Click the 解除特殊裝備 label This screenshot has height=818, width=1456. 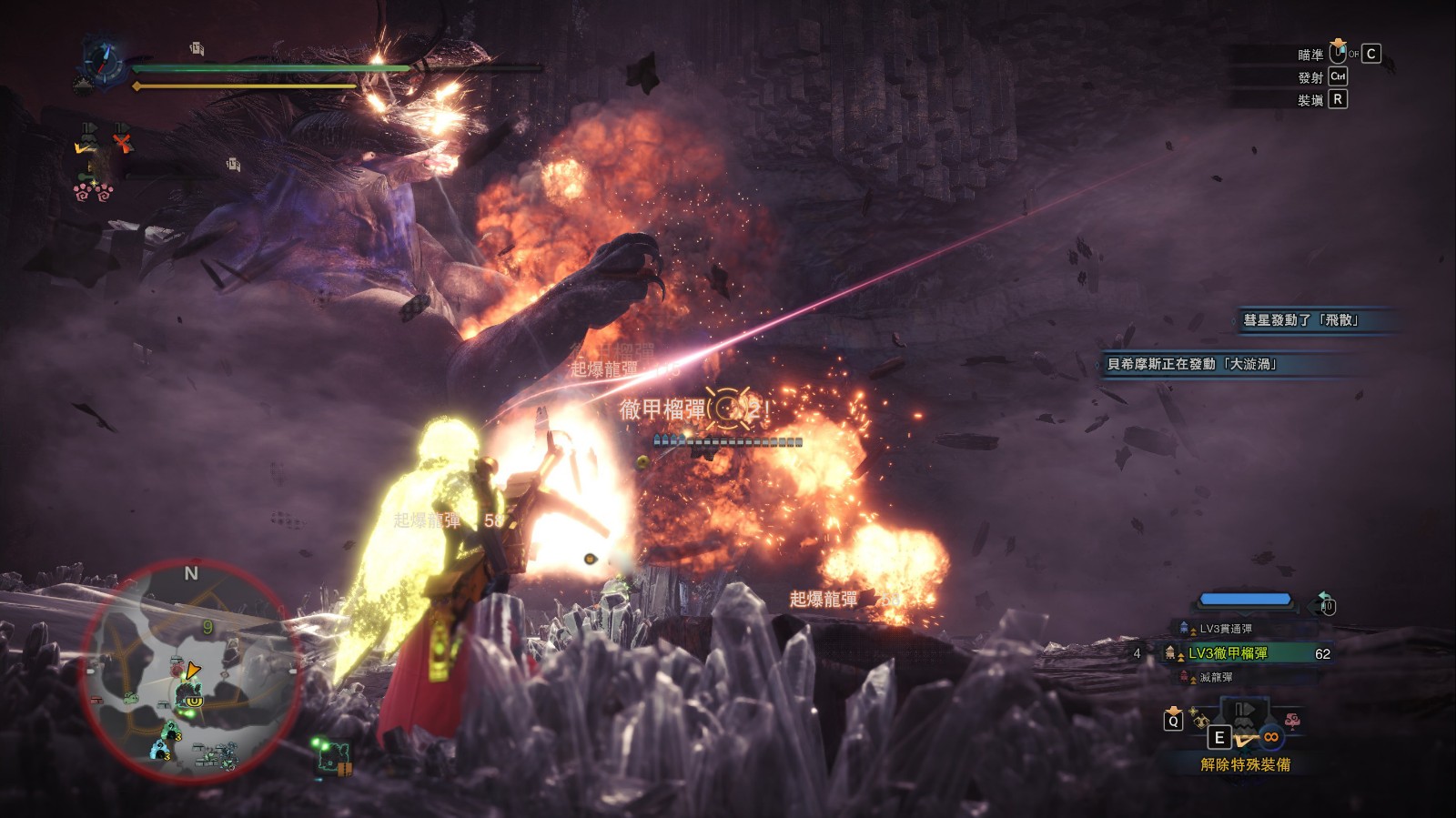pyautogui.click(x=1245, y=764)
